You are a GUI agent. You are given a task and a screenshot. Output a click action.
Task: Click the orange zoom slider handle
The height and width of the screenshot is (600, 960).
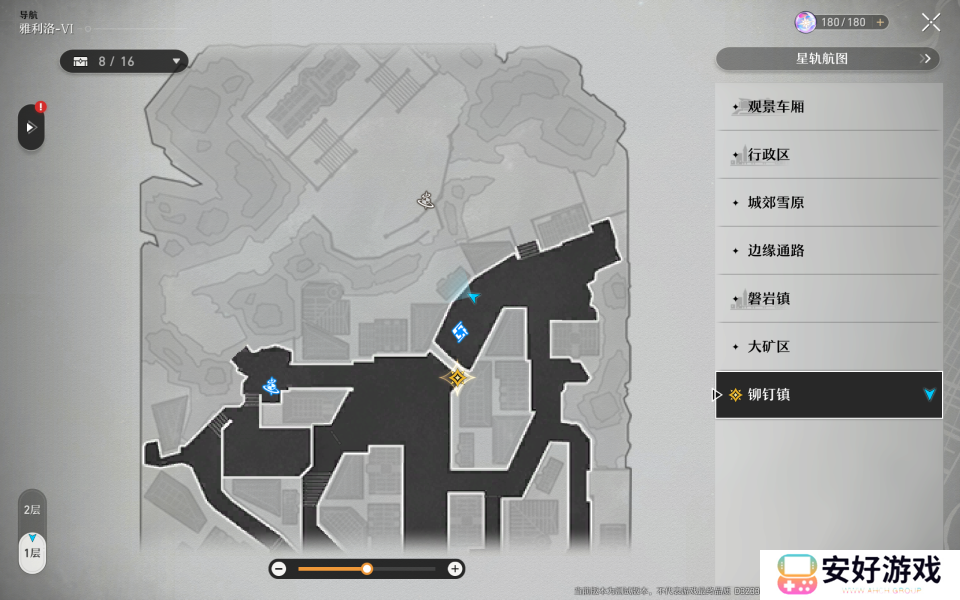367,568
